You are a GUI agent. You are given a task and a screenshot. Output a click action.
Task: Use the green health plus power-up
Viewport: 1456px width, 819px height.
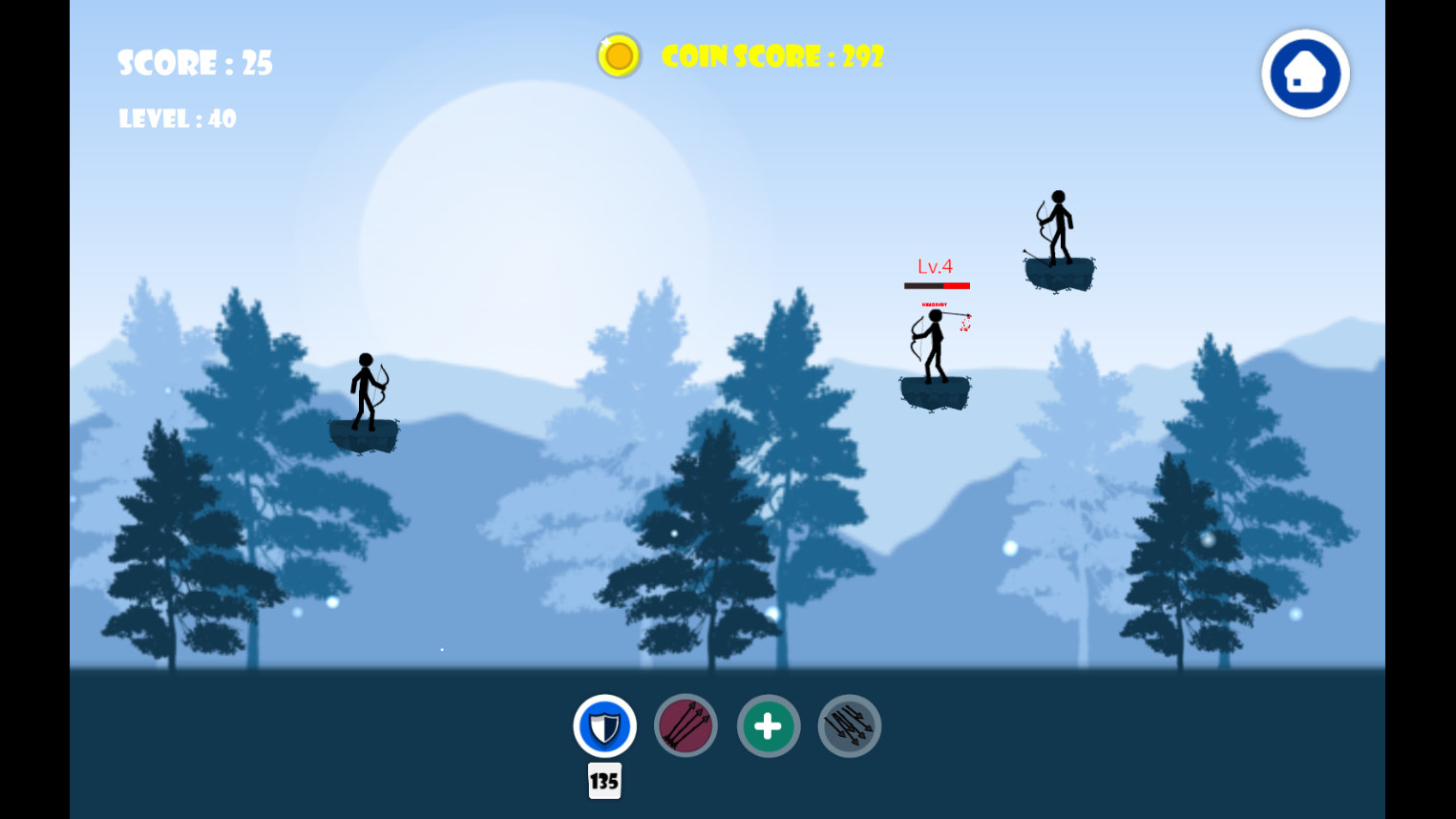click(768, 725)
